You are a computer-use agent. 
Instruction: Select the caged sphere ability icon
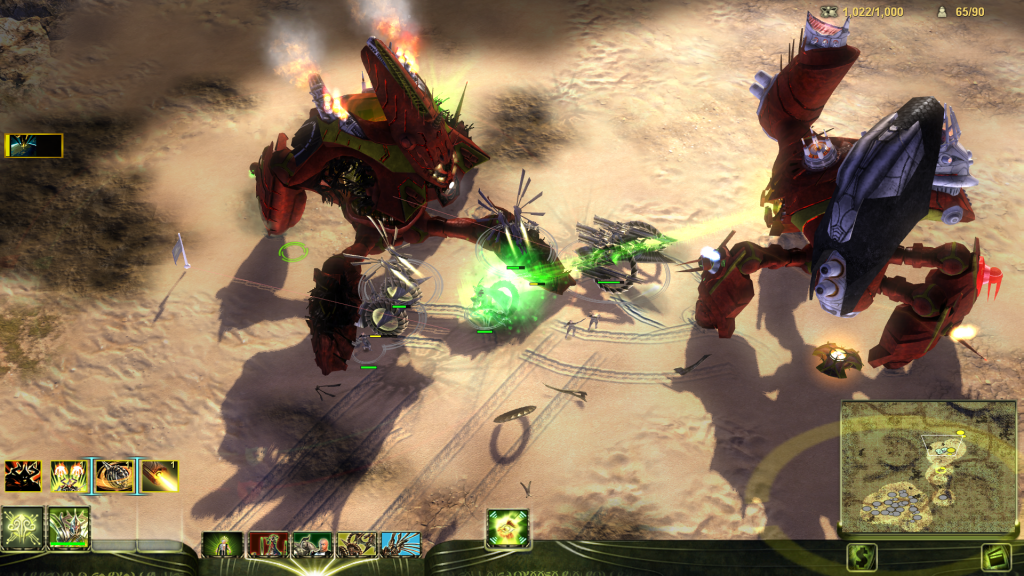(114, 476)
